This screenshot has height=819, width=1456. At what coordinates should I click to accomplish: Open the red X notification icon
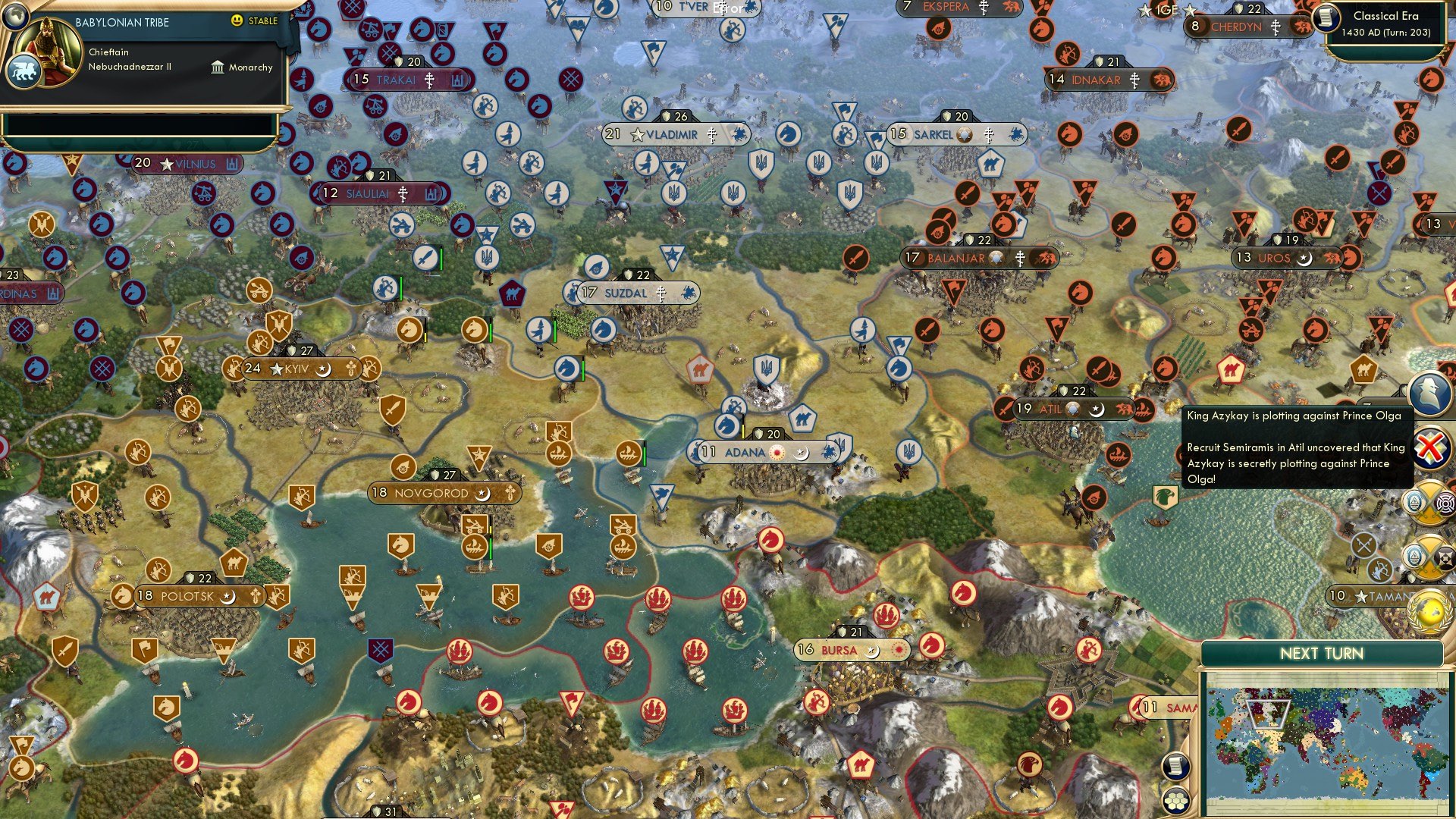[x=1429, y=447]
